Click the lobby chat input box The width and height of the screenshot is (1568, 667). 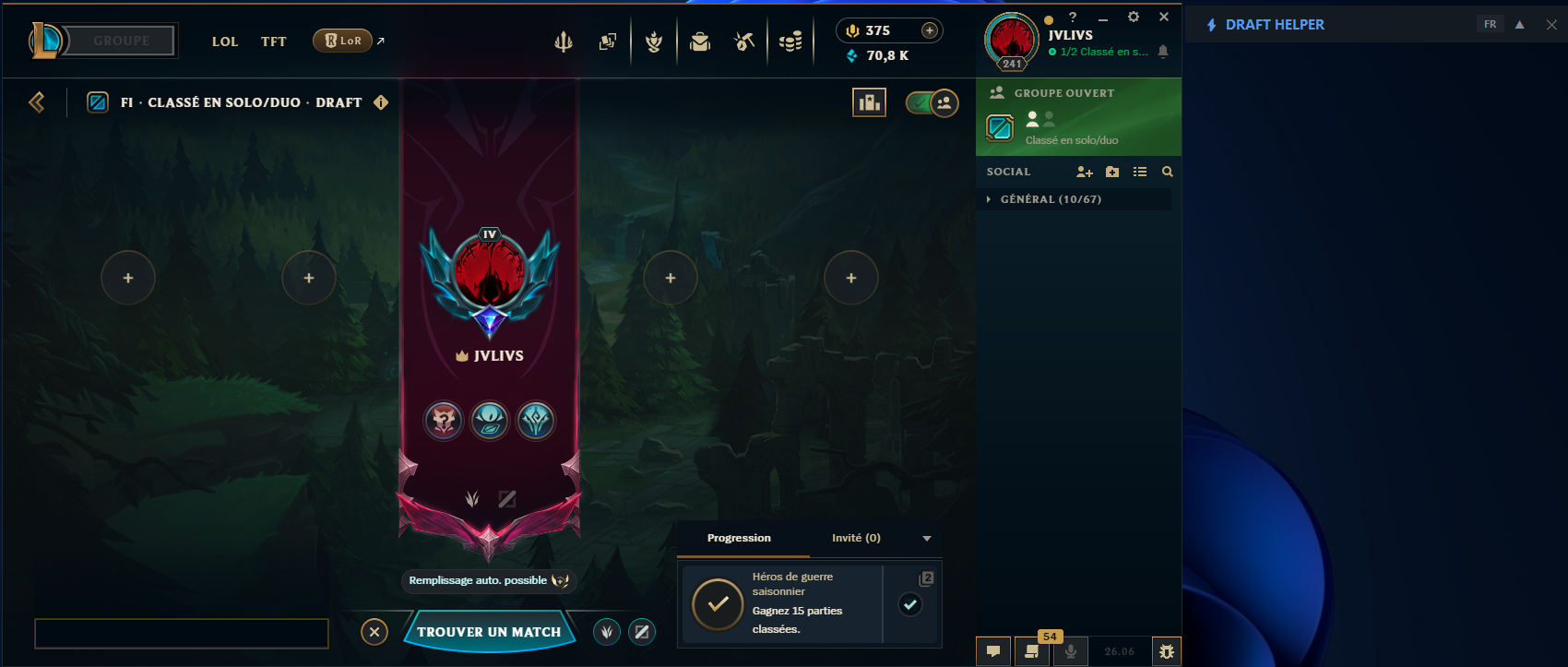click(182, 634)
